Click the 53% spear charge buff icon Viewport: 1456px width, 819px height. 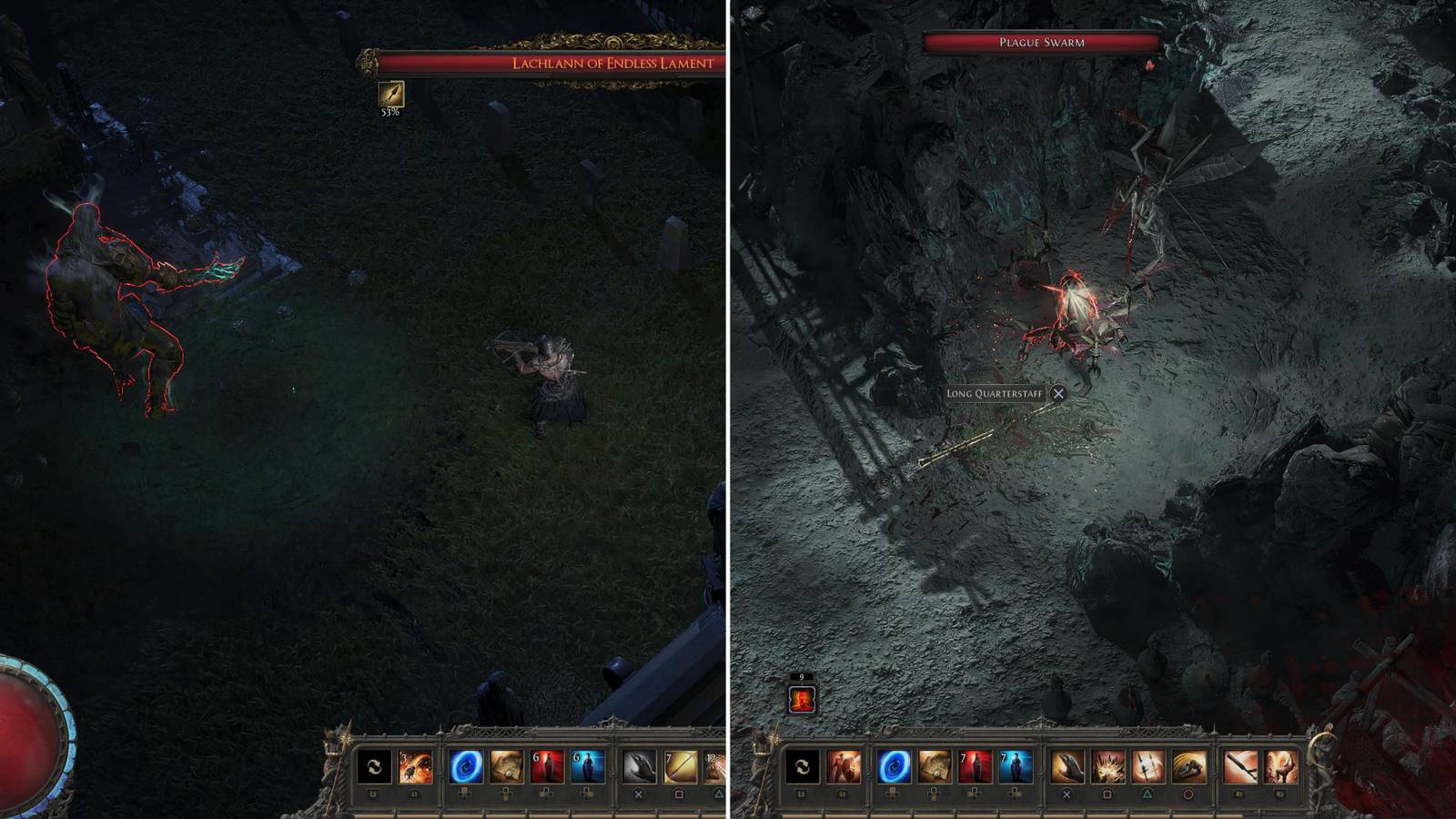pyautogui.click(x=389, y=96)
